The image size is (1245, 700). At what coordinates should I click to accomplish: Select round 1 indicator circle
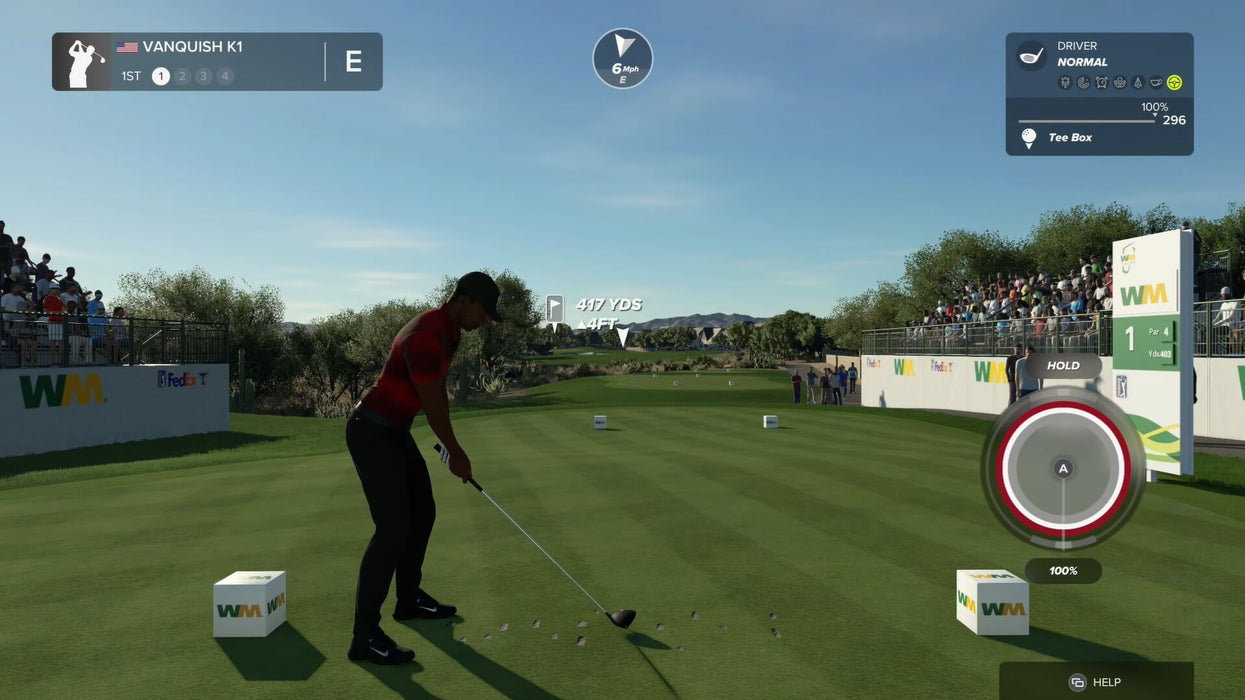[x=160, y=76]
